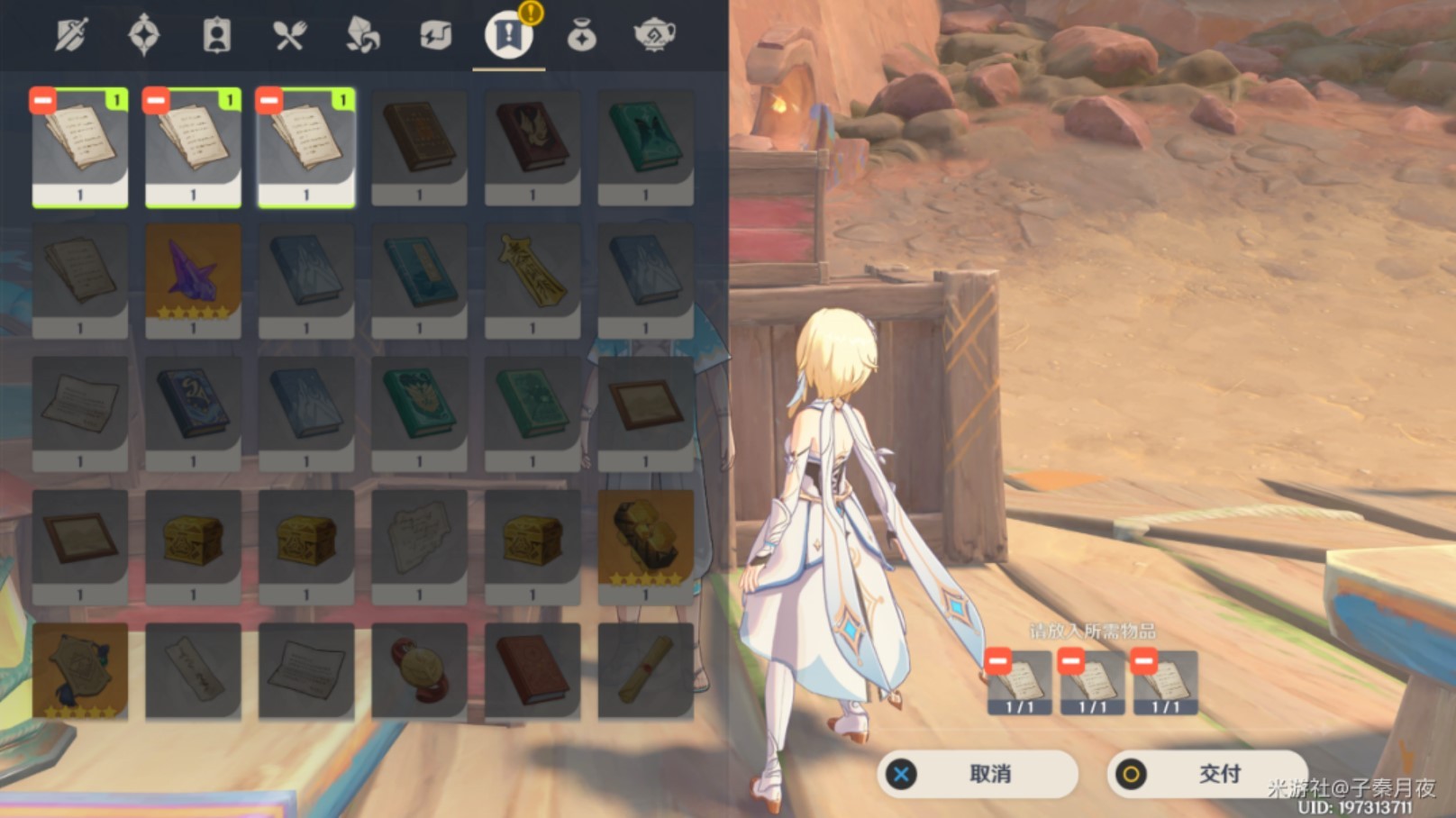This screenshot has width=1456, height=818.
Task: Cancel with the 取消 button
Action: pyautogui.click(x=977, y=773)
